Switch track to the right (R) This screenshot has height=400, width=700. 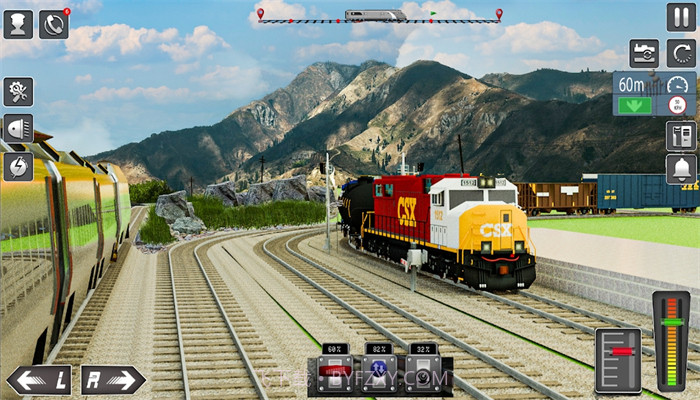(x=113, y=380)
